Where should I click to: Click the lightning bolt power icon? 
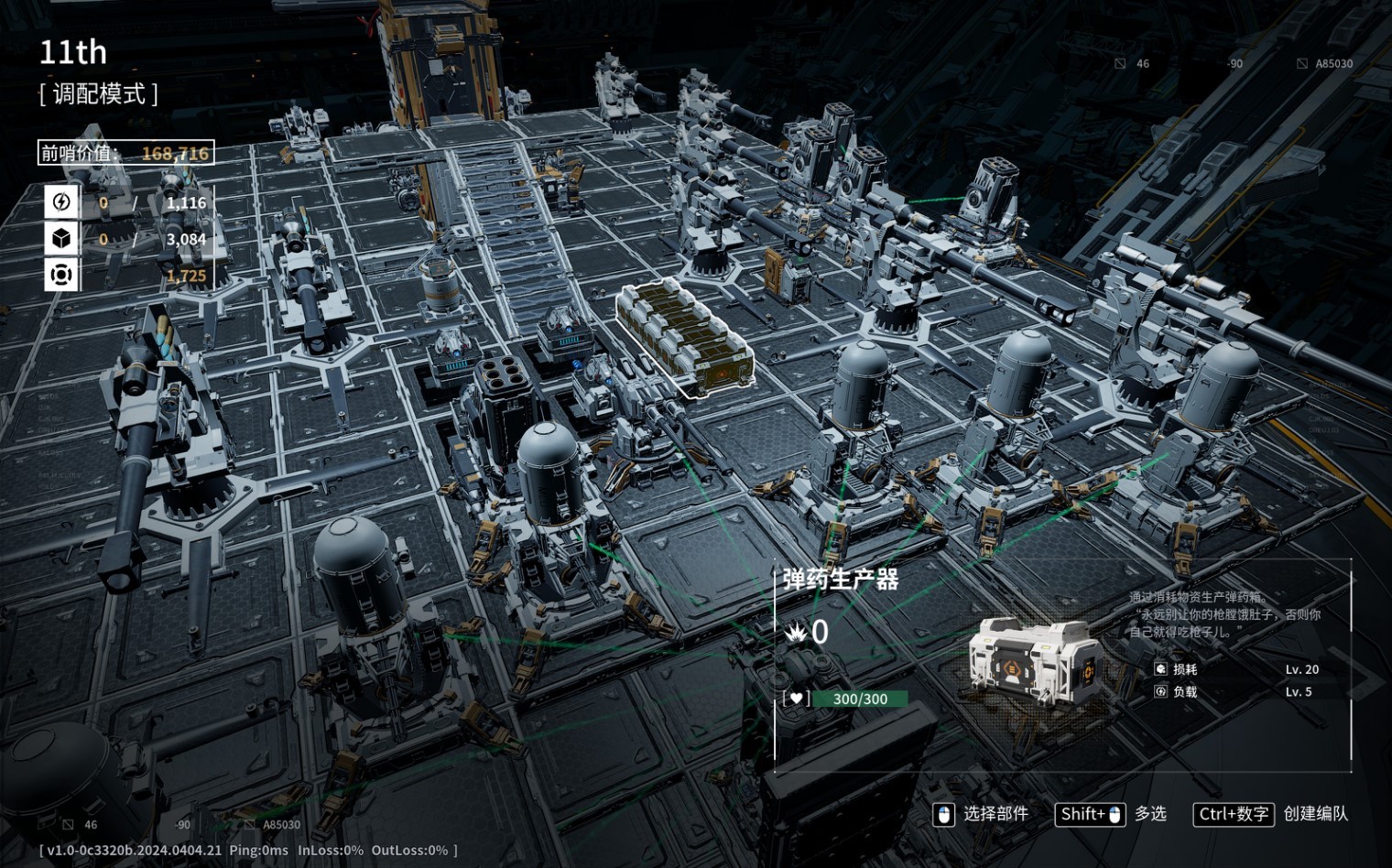pos(61,201)
